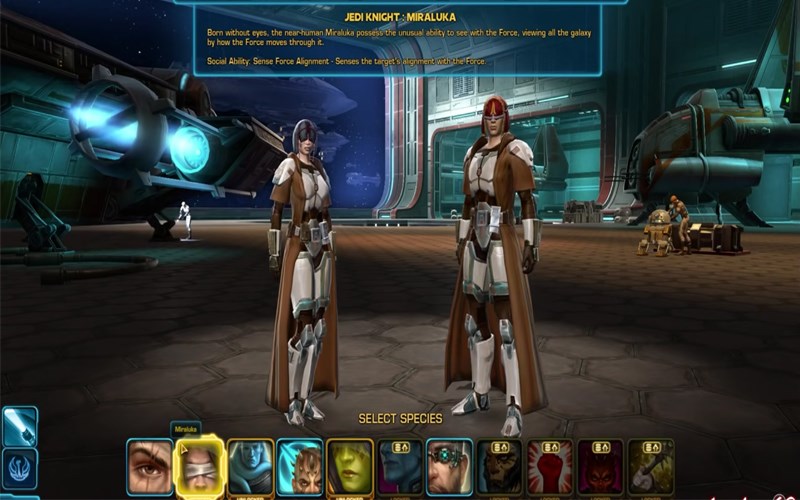Screen dimensions: 800x500
Task: Choose the highlighted Miraluka species portrait
Action: [200, 467]
